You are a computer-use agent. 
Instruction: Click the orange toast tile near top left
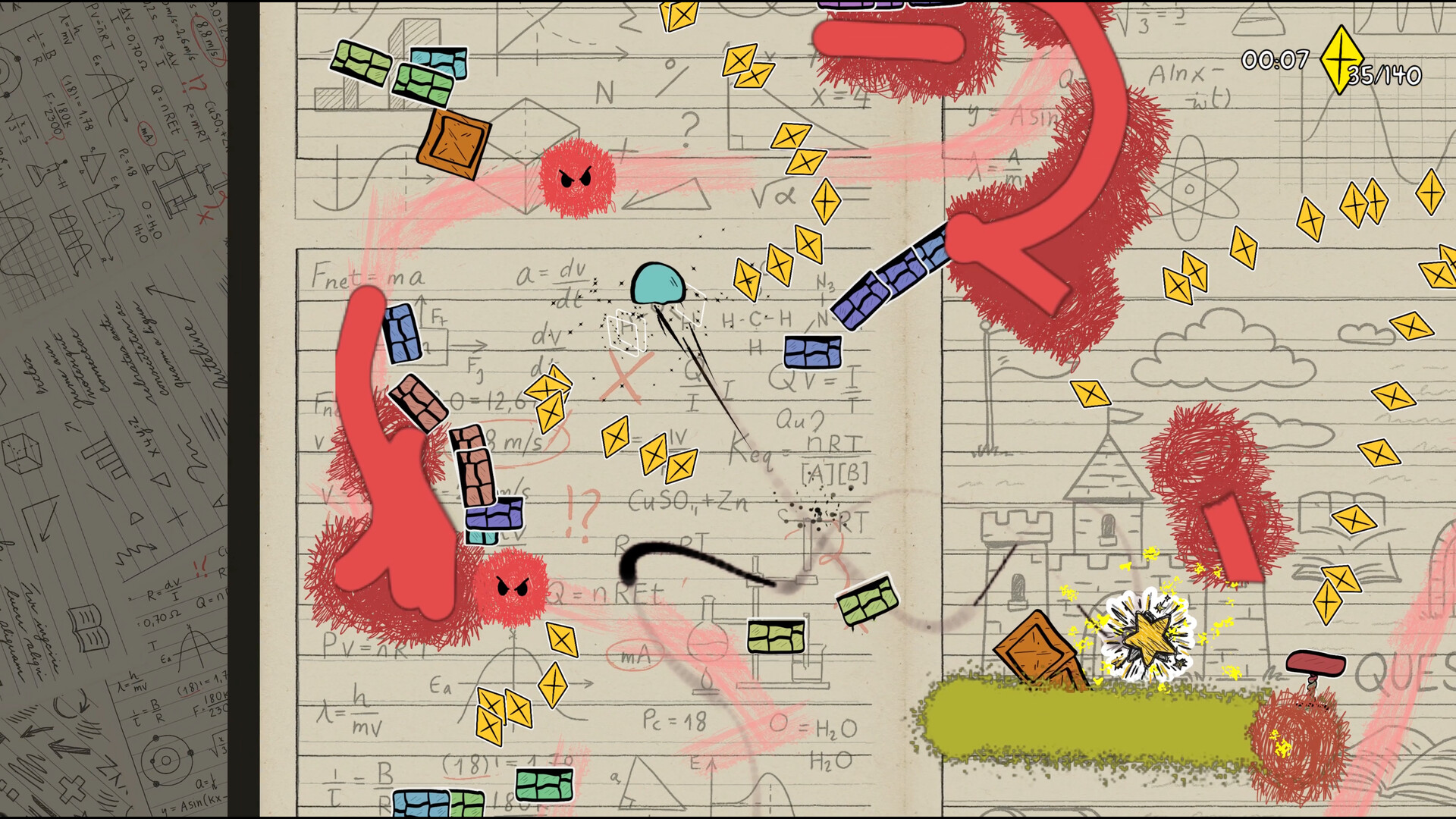point(453,144)
